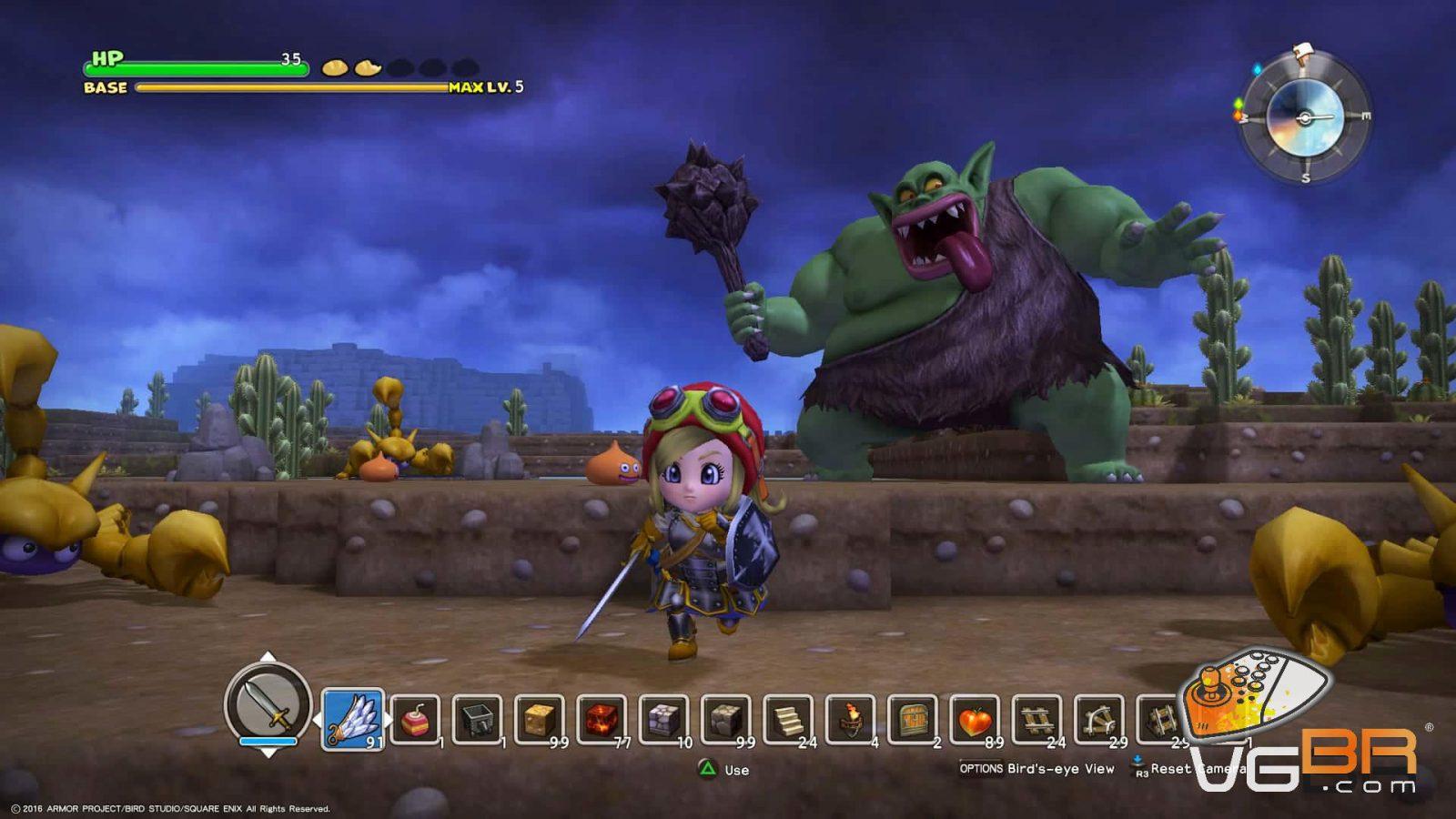
Task: Select the grey cobblestone block slot
Action: tap(725, 720)
